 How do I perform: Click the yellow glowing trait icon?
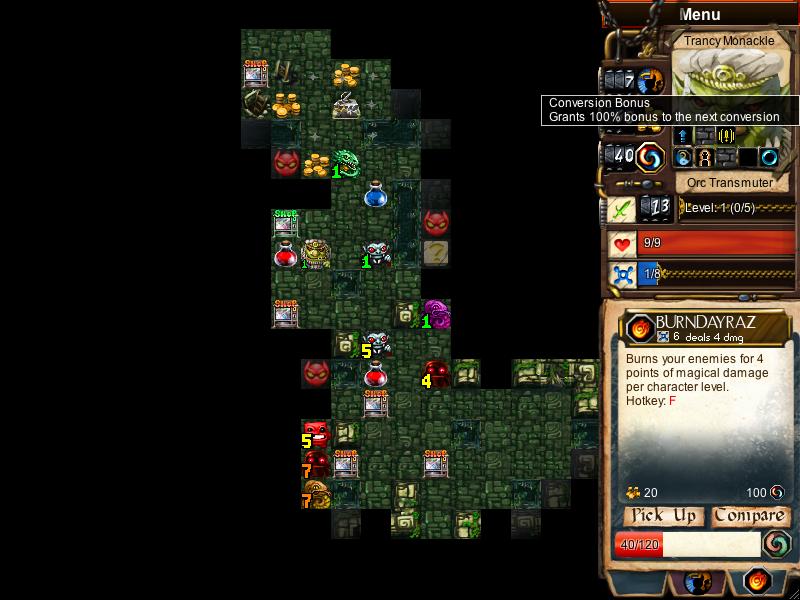coord(727,136)
